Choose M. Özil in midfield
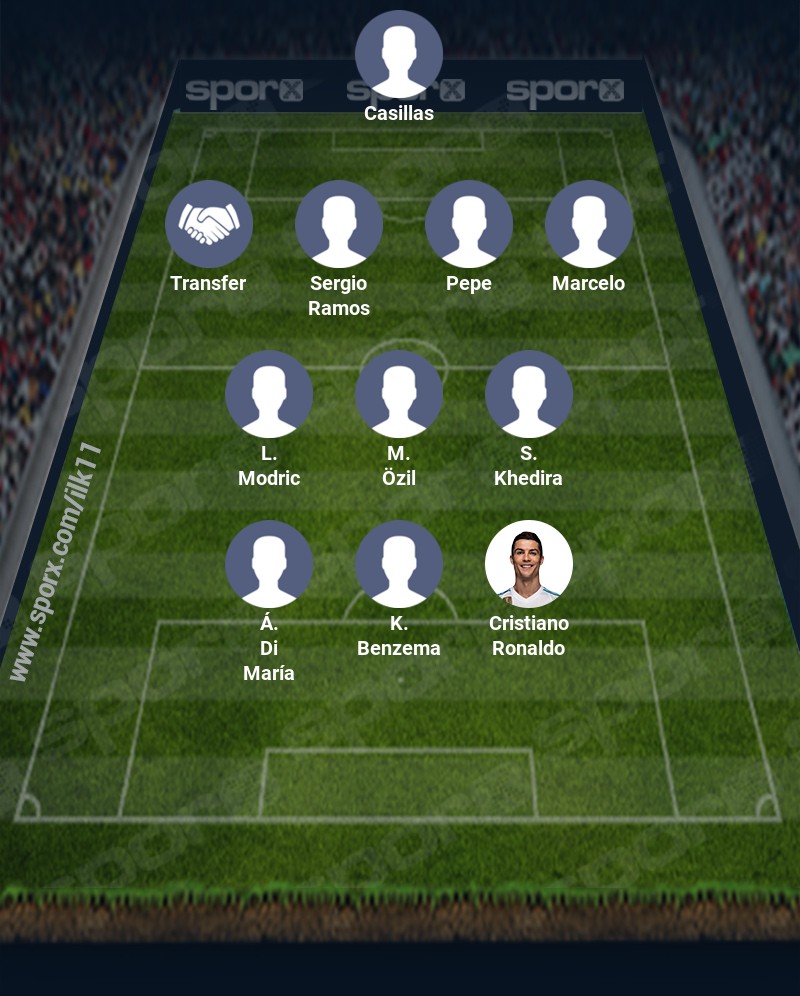800x996 pixels. click(399, 394)
